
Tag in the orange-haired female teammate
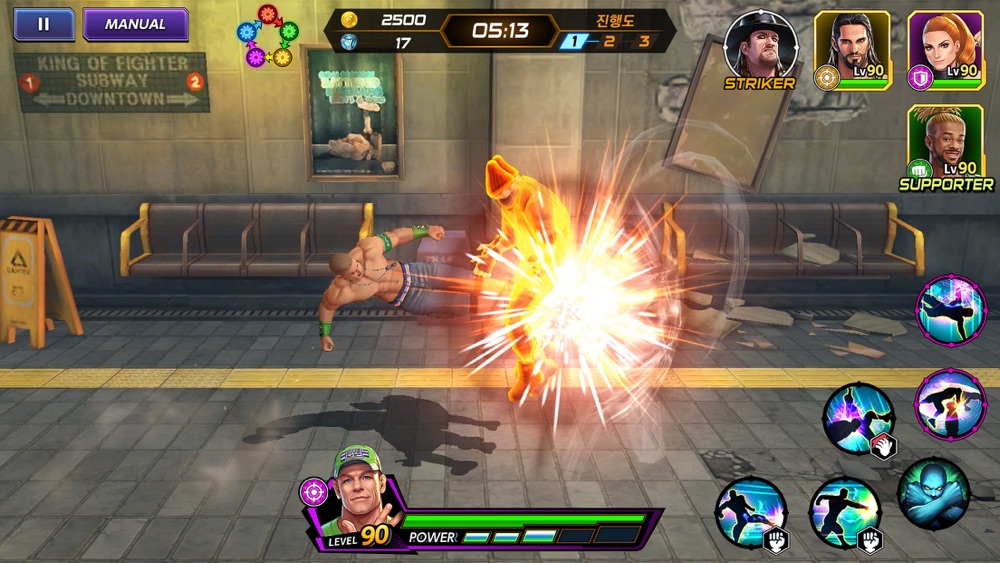[x=945, y=46]
